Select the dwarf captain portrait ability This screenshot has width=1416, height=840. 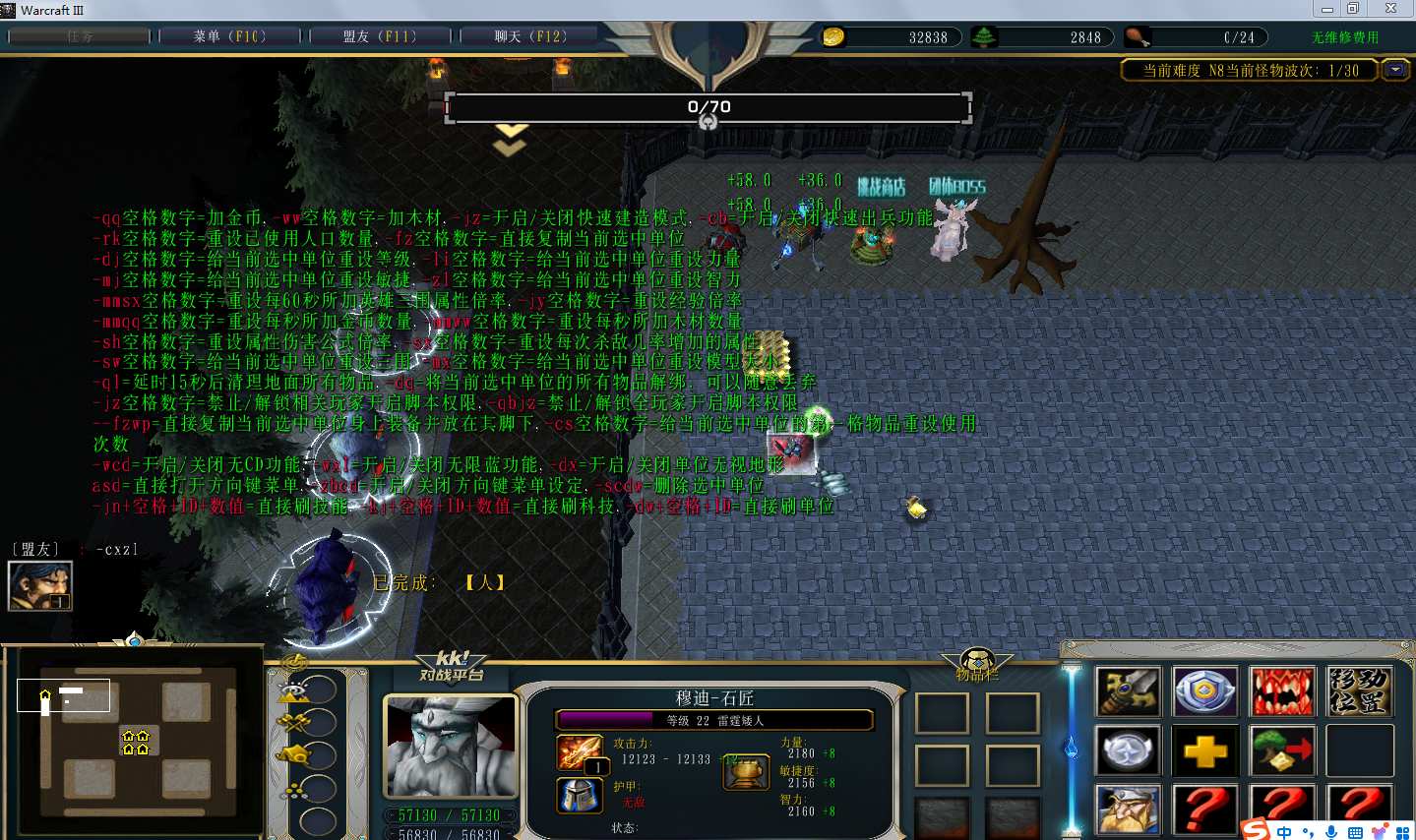1129,809
